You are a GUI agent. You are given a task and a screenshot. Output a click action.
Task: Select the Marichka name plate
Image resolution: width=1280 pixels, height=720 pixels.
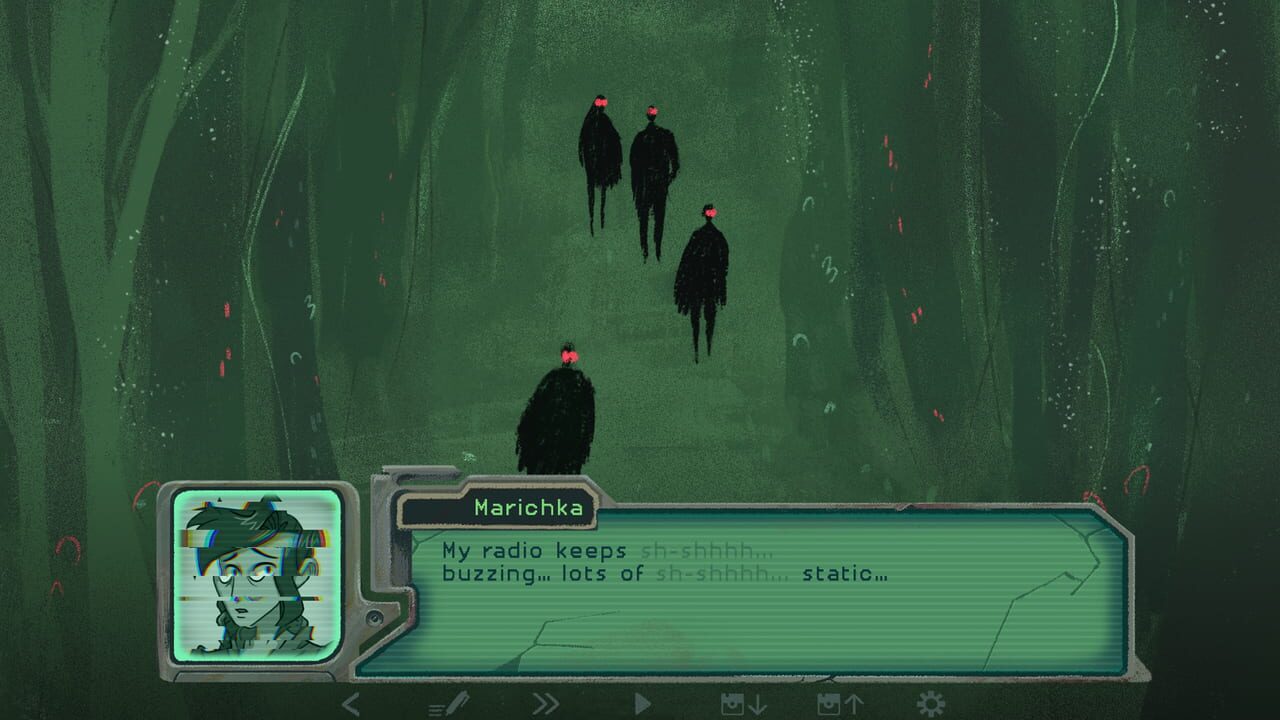(x=528, y=508)
